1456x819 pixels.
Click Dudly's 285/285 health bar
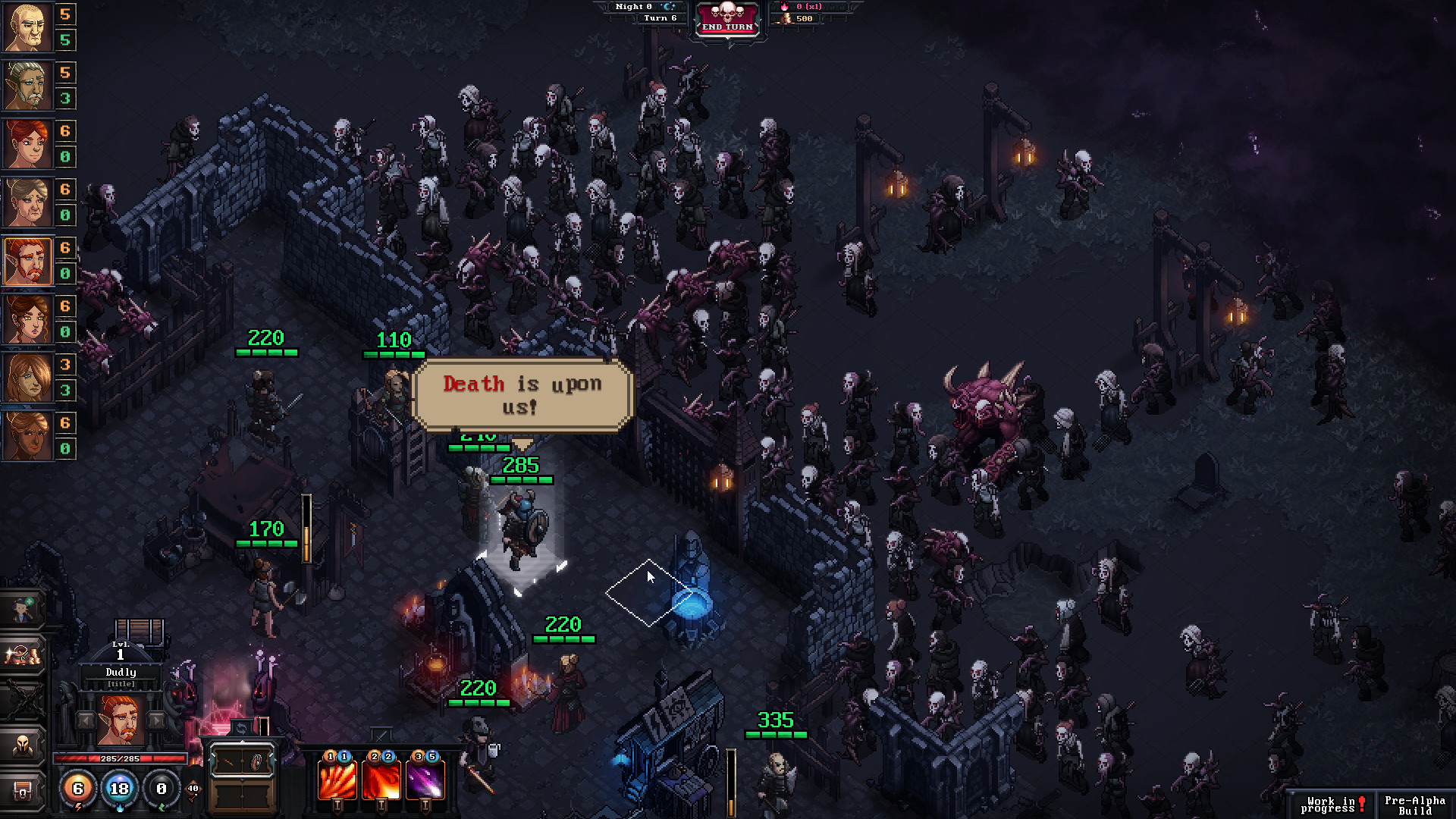click(119, 759)
